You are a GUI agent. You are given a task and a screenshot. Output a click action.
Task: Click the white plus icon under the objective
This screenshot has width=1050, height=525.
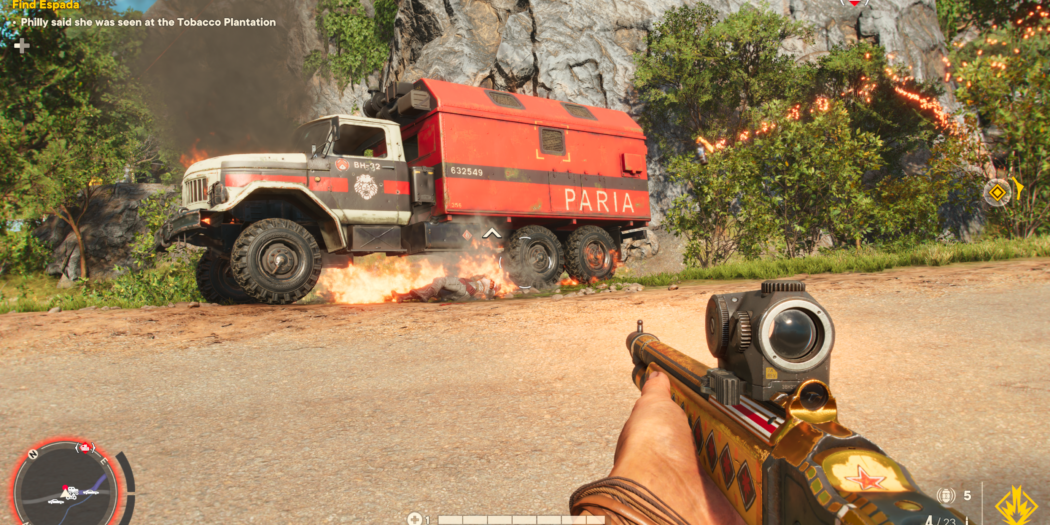click(21, 45)
